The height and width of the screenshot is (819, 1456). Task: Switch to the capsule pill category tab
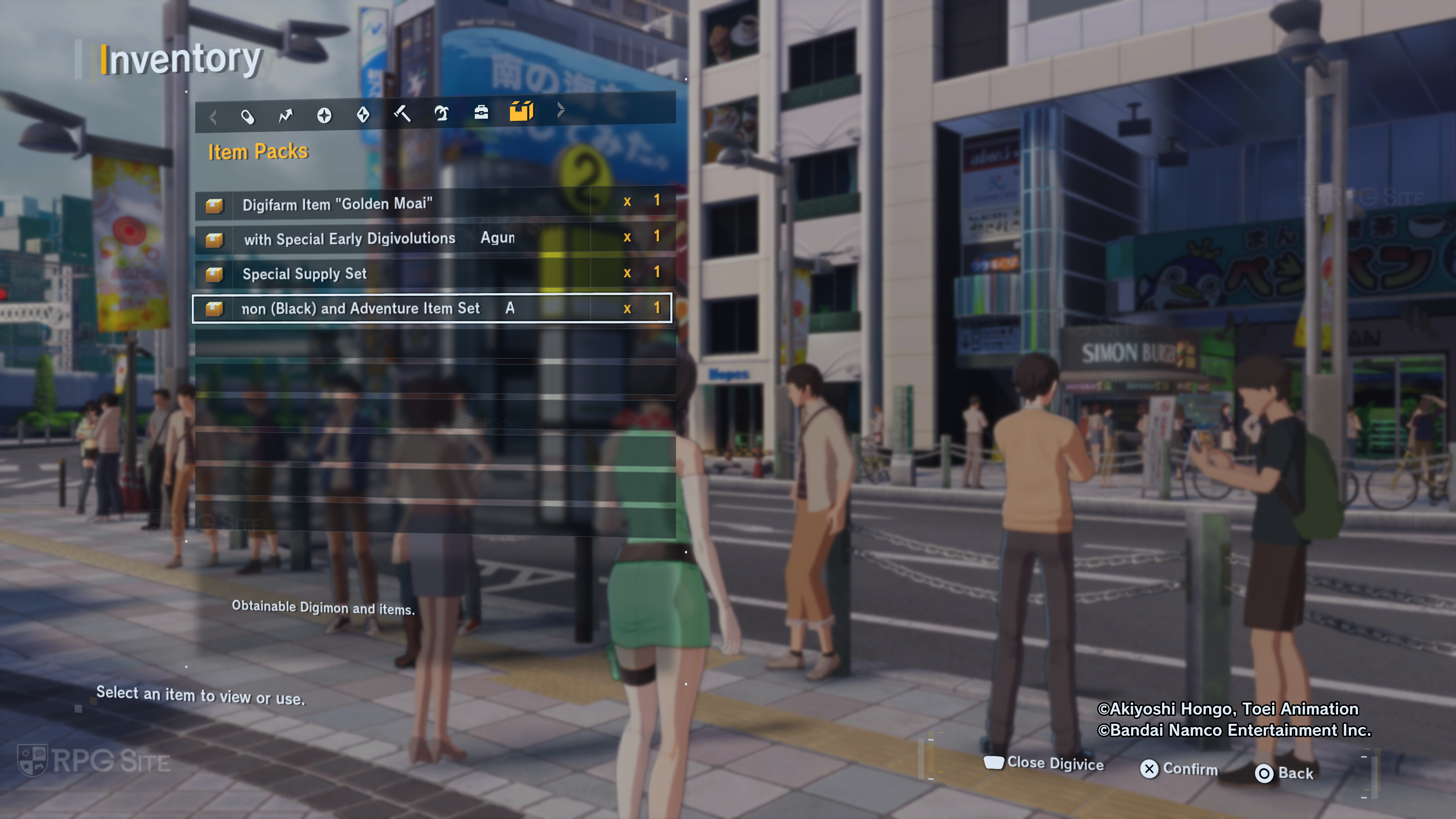point(248,116)
